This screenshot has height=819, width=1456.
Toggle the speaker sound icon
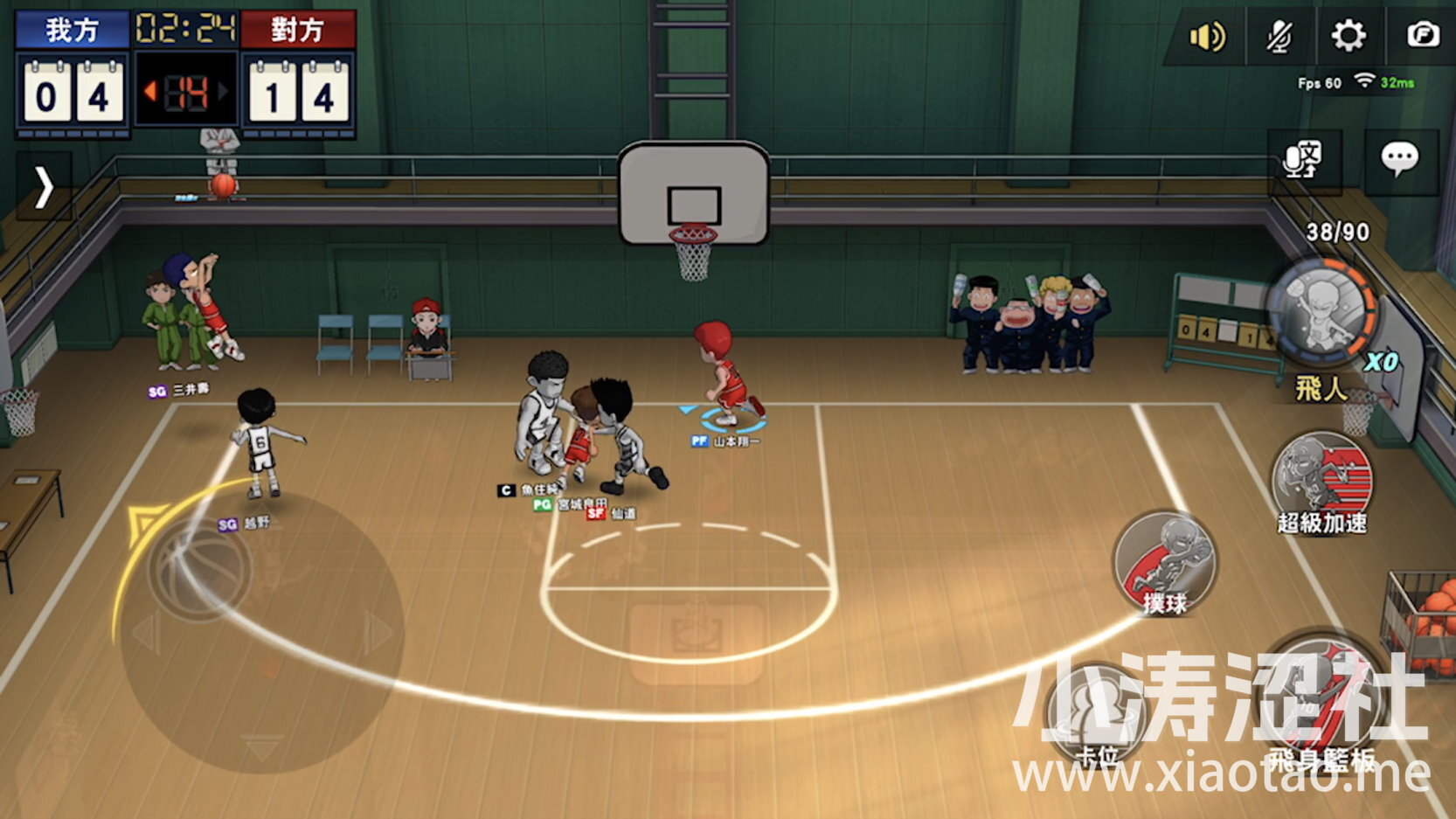click(1208, 37)
